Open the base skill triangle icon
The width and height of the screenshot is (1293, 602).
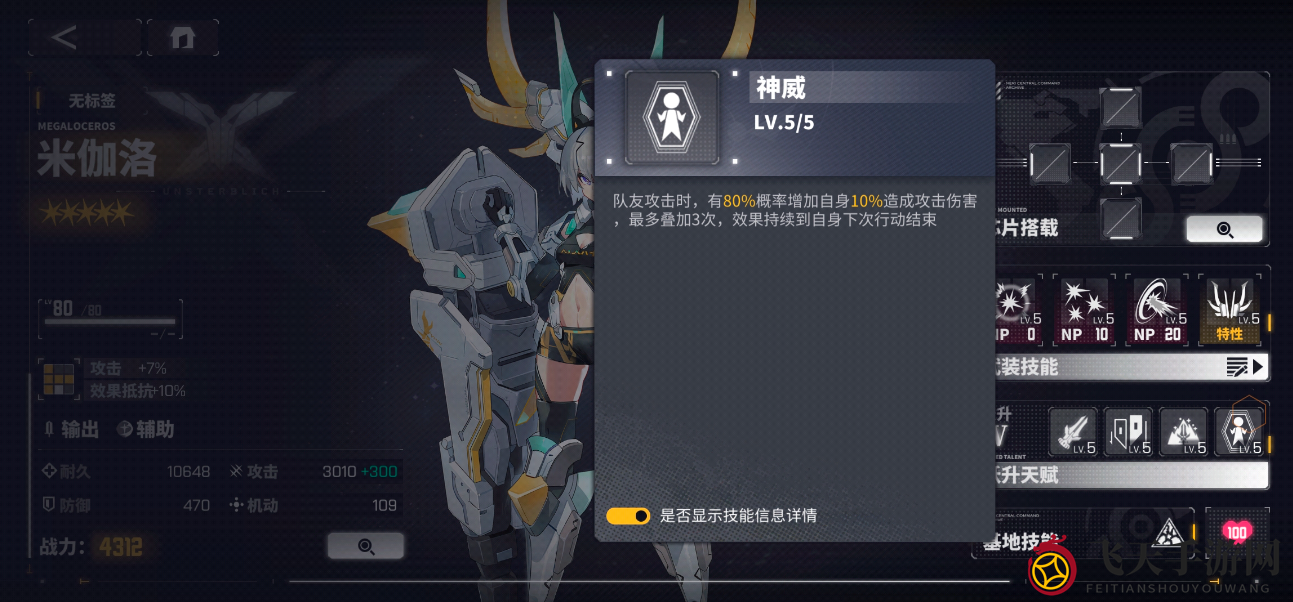tap(1165, 534)
